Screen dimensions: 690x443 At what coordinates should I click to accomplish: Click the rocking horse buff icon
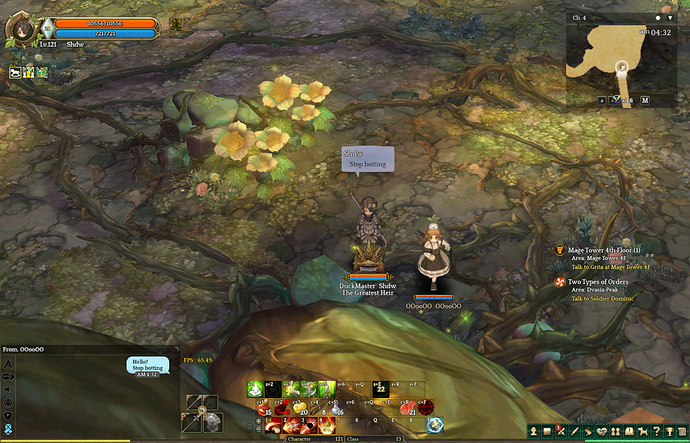click(x=15, y=72)
